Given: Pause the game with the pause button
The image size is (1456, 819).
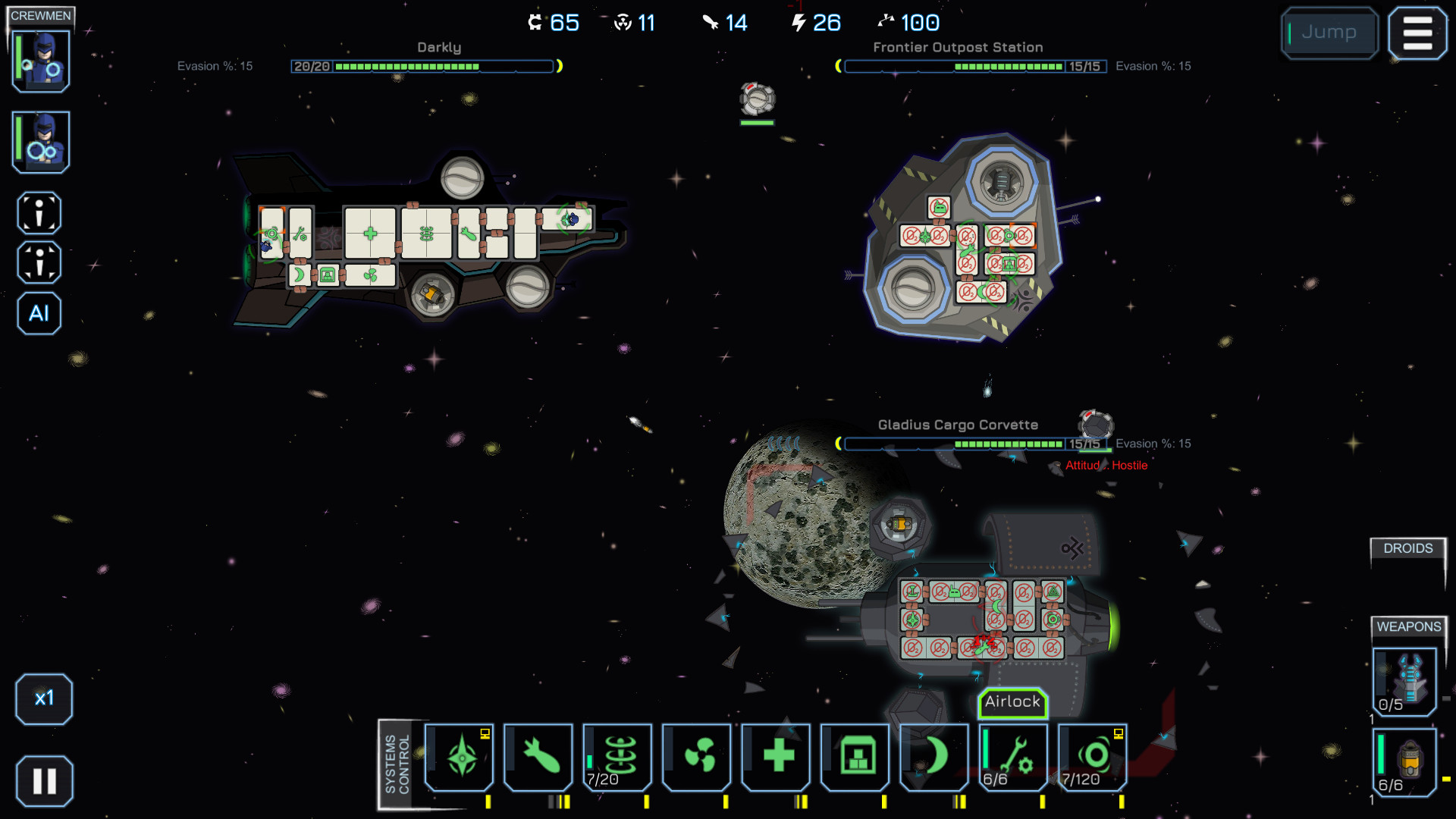Looking at the screenshot, I should pyautogui.click(x=44, y=780).
